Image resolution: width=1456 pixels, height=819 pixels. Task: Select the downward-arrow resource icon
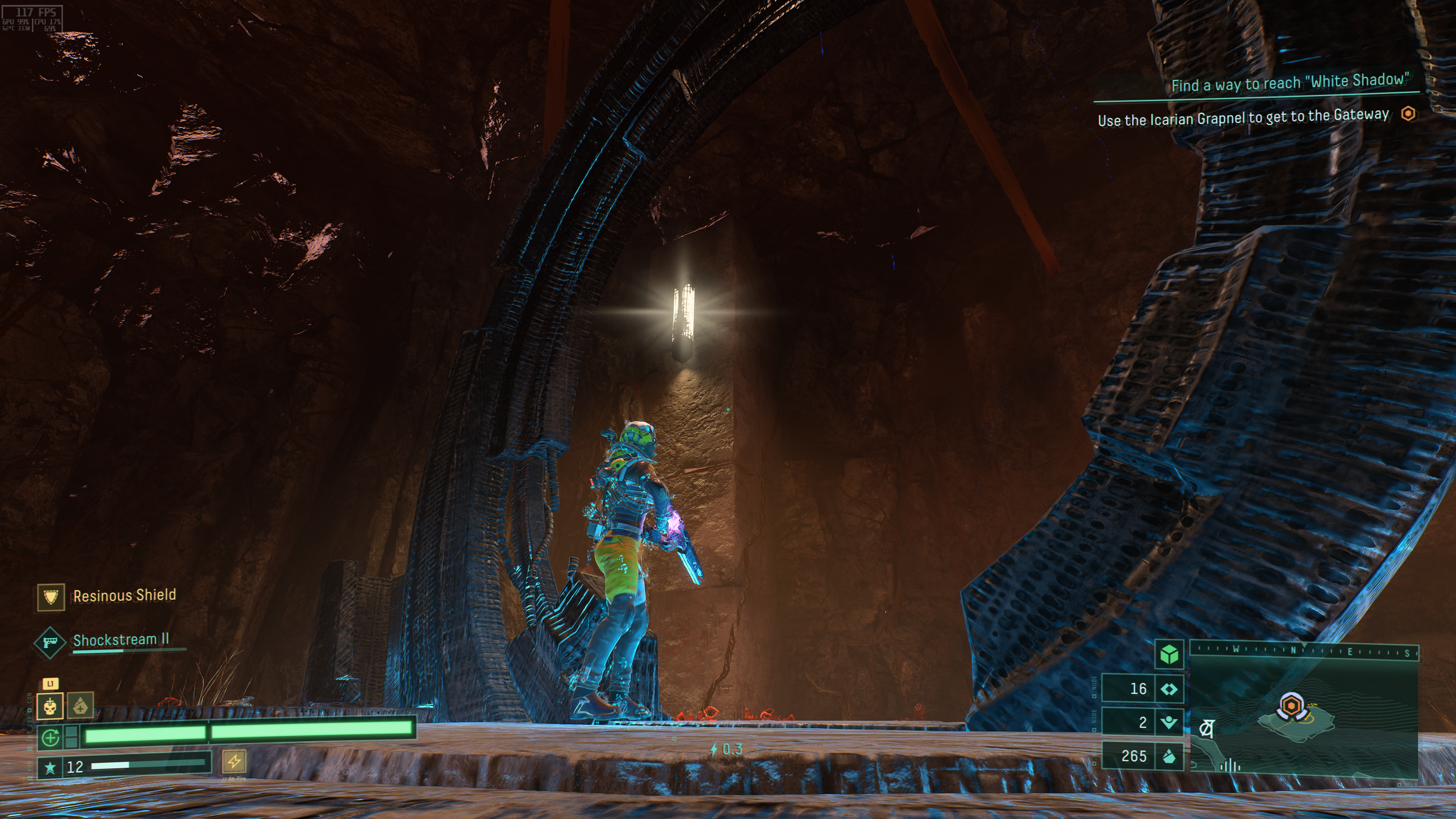pos(1169,722)
